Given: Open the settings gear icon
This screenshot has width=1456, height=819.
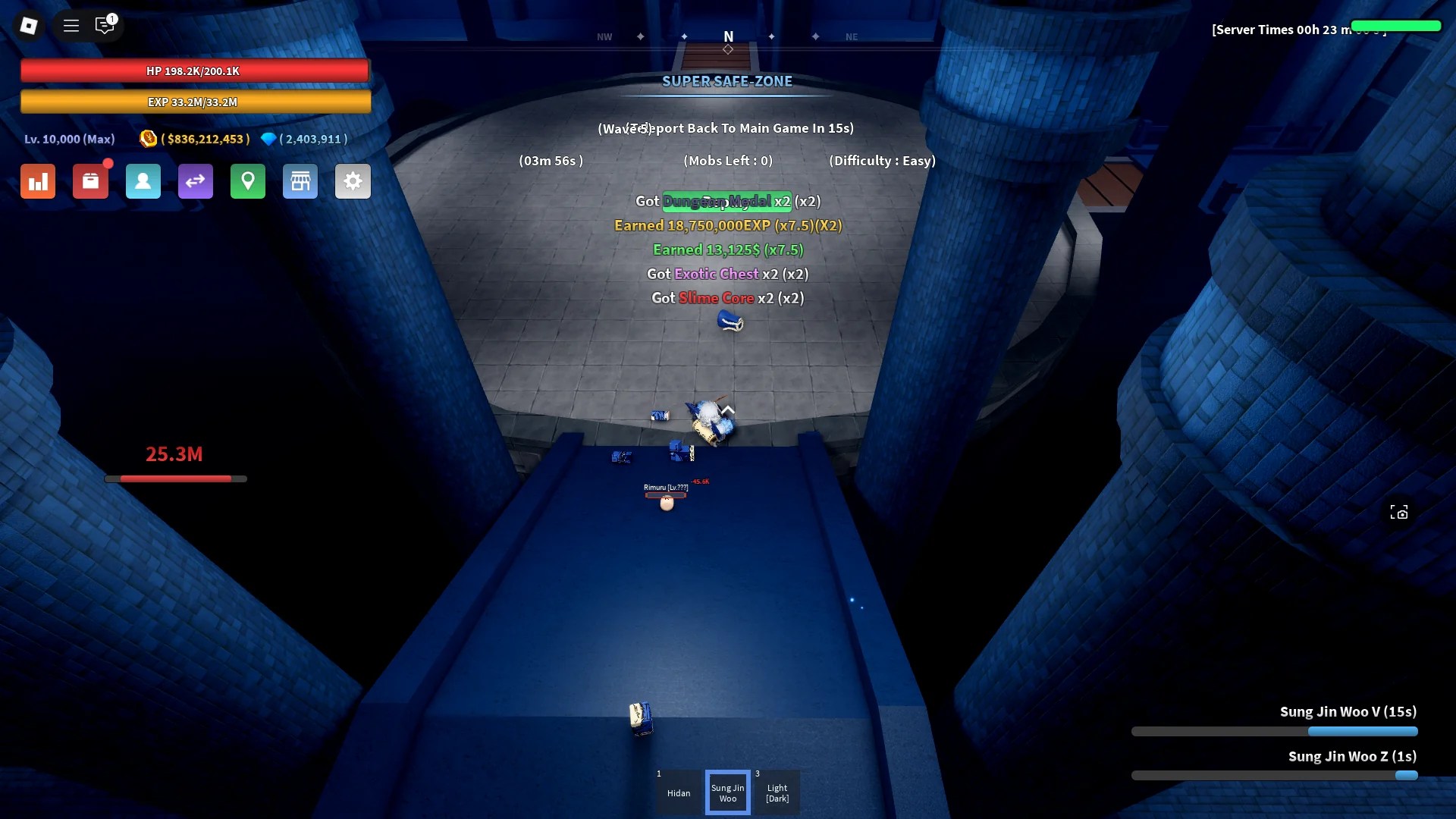Looking at the screenshot, I should [353, 181].
